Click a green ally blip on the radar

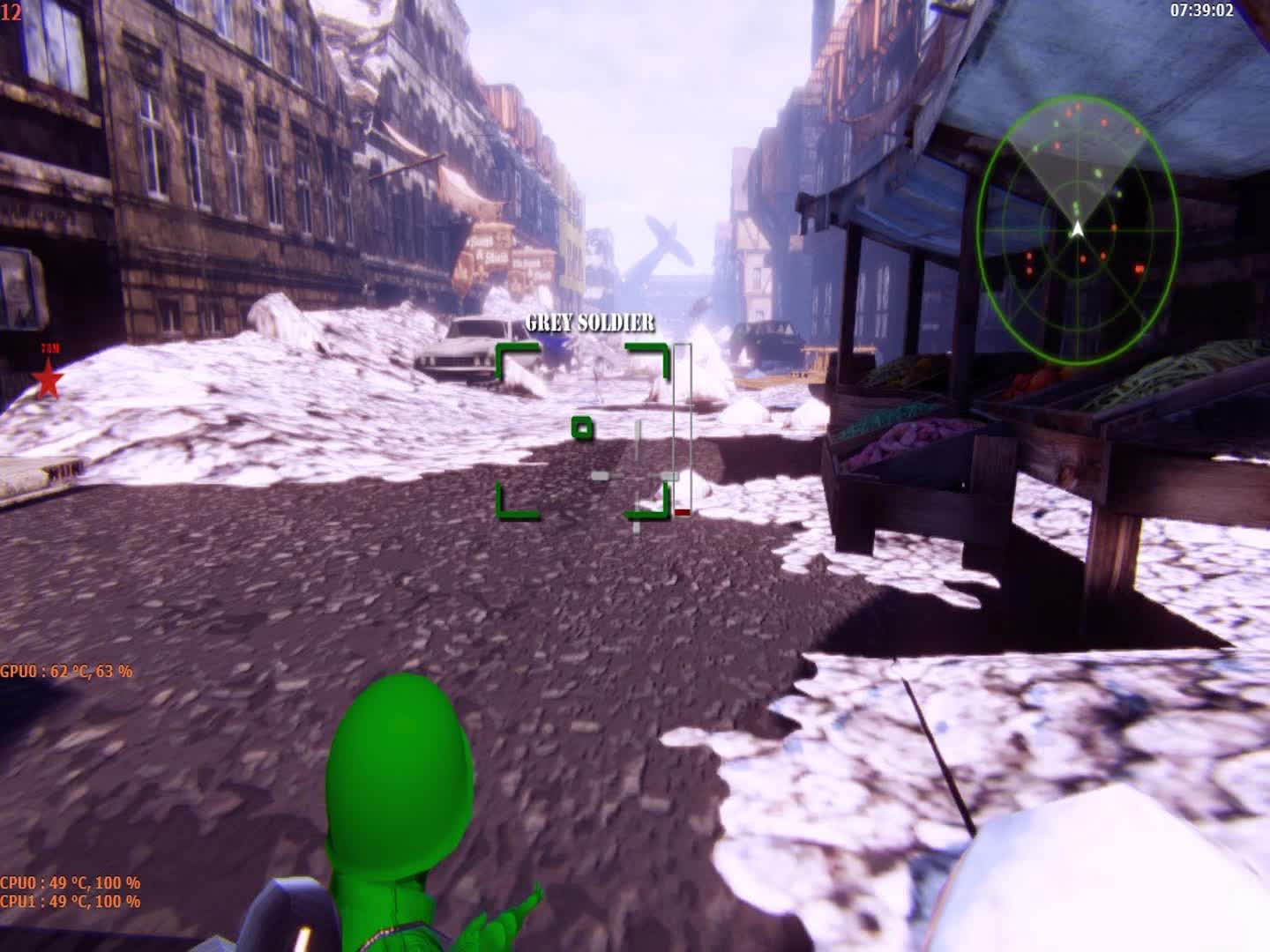pyautogui.click(x=1096, y=175)
